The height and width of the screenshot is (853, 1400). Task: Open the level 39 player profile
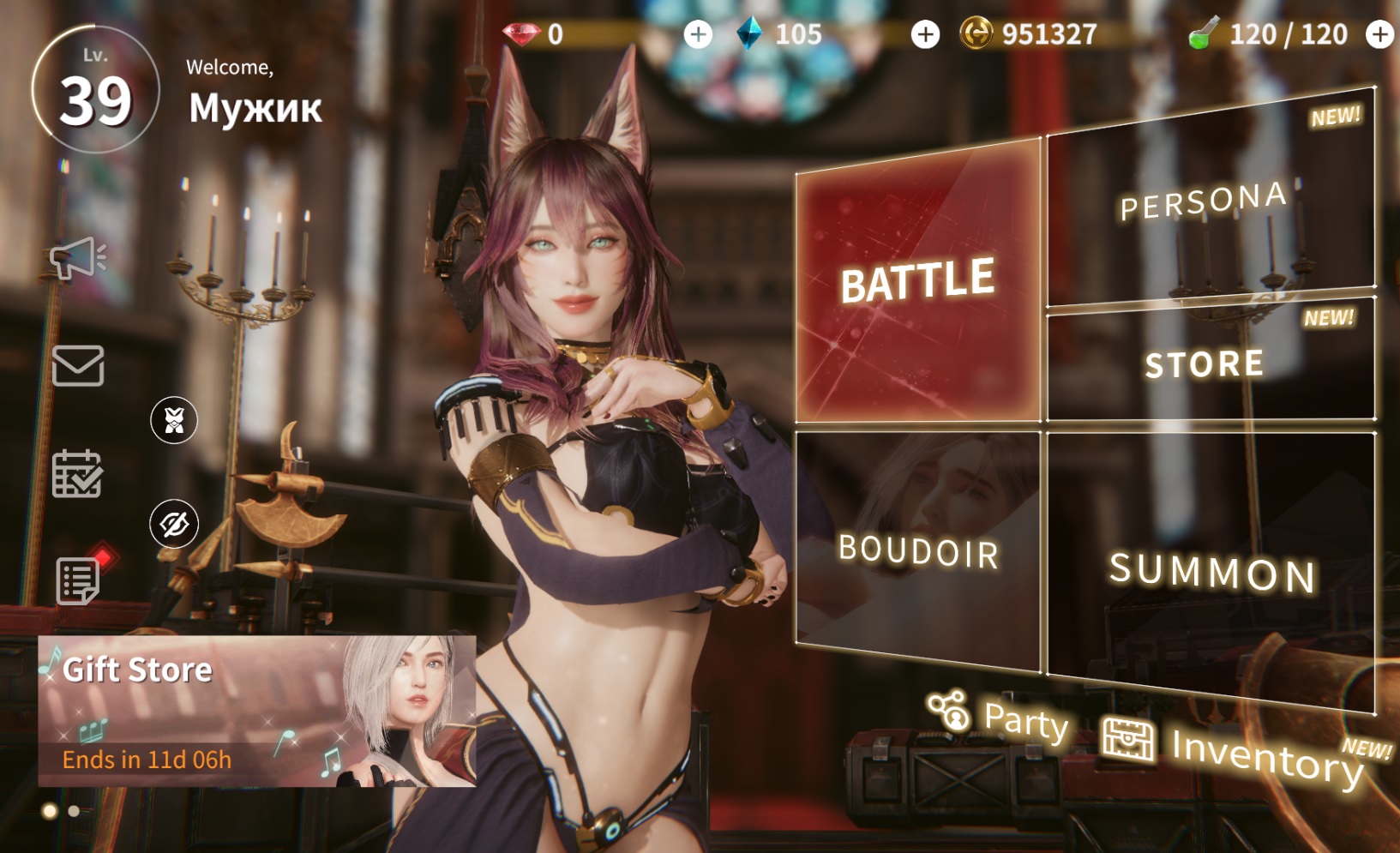tap(95, 90)
